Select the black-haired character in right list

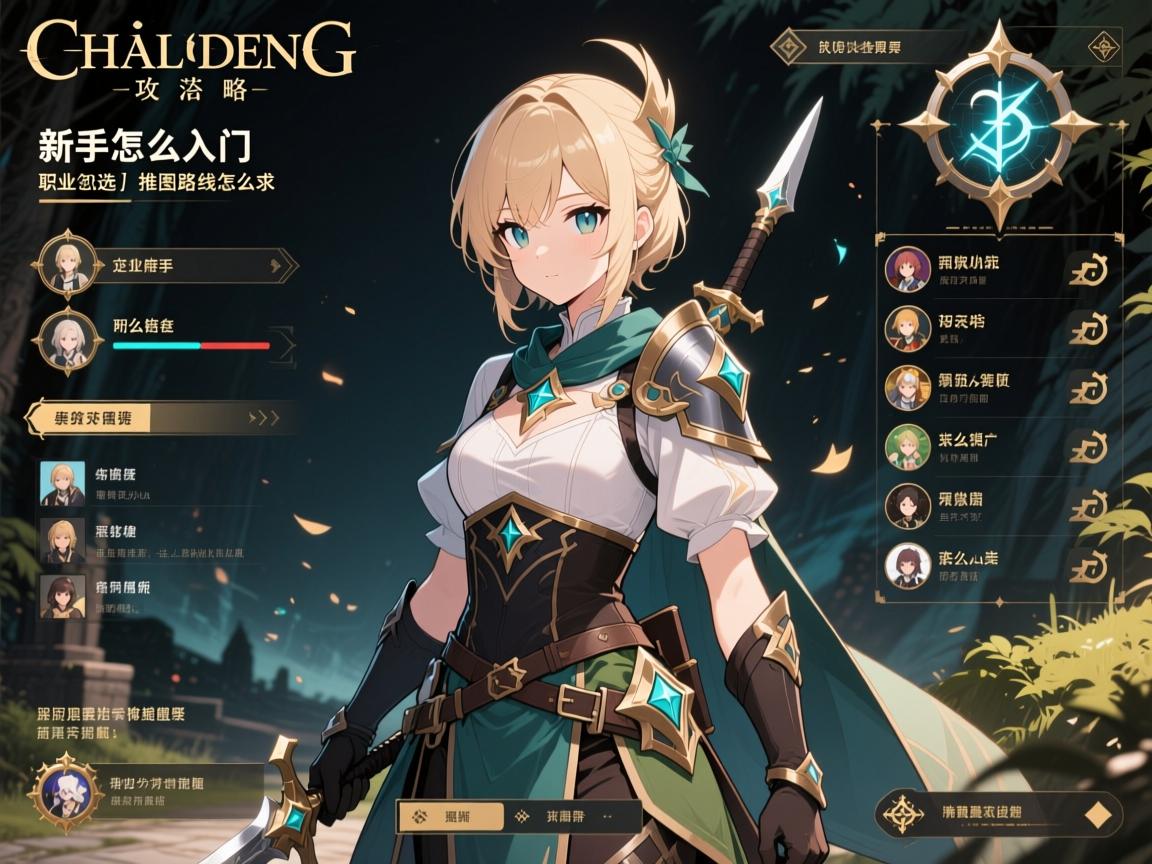908,506
